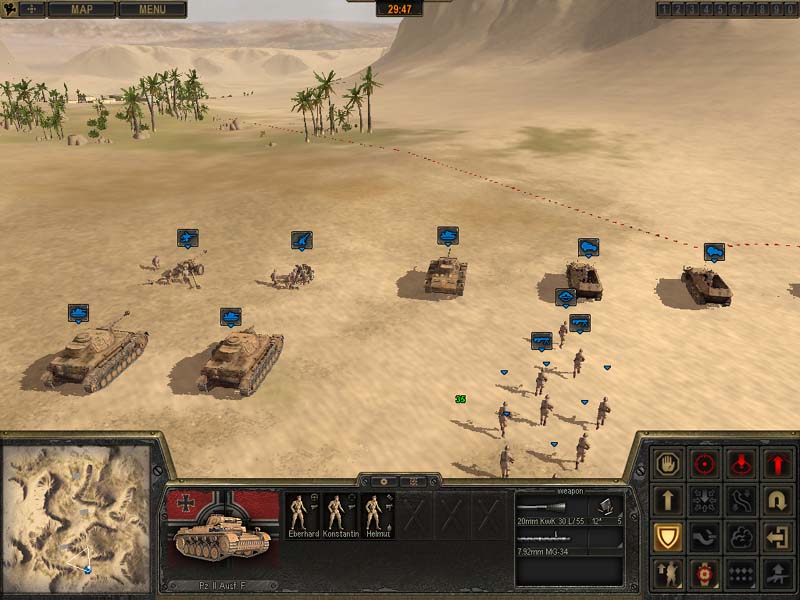
Task: Click the rifle with up-arrow command
Action: [778, 573]
